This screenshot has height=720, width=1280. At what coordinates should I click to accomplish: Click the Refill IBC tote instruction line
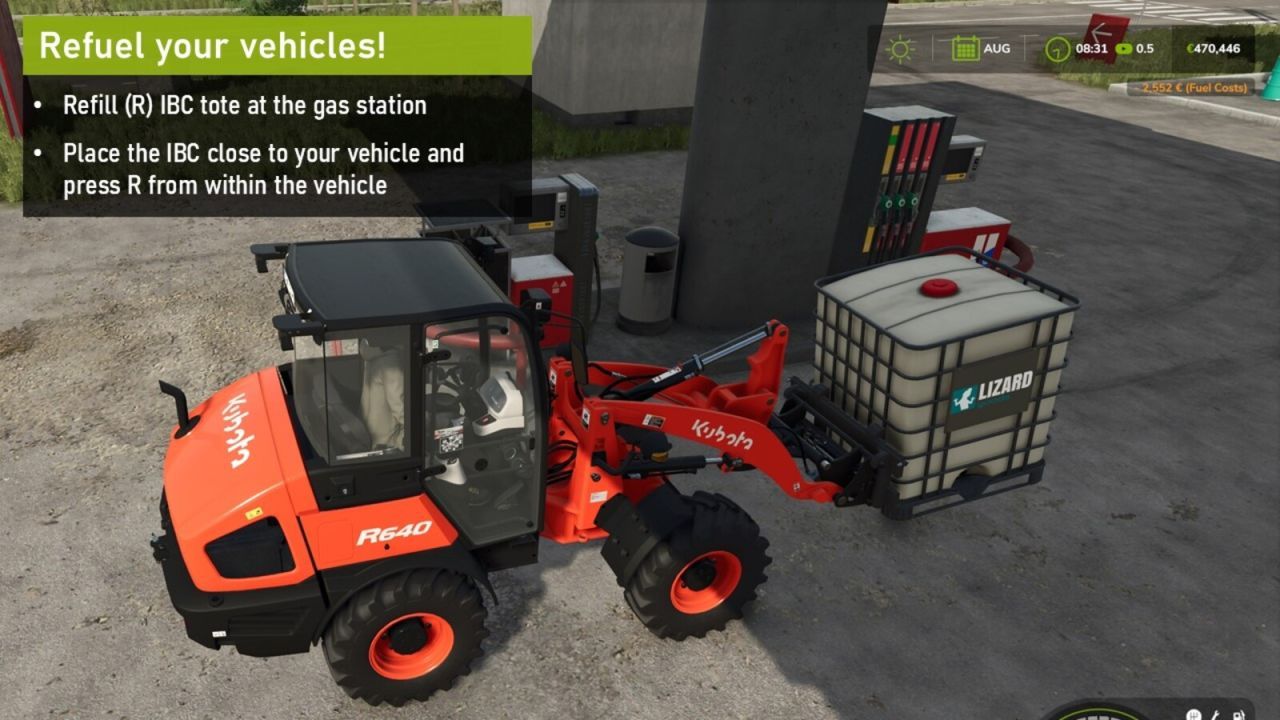click(x=246, y=104)
